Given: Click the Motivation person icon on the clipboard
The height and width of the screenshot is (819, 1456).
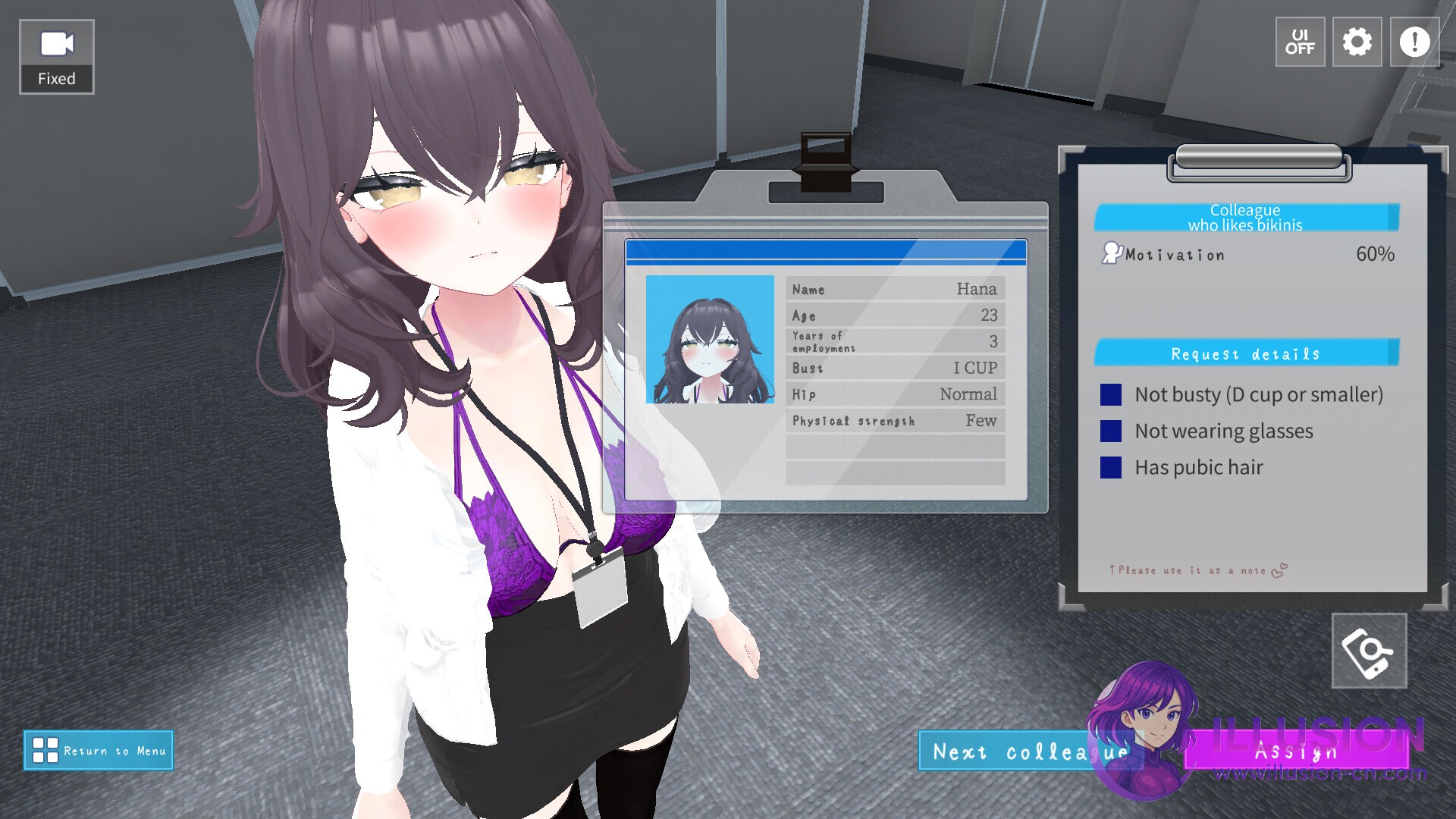Looking at the screenshot, I should (x=1113, y=253).
